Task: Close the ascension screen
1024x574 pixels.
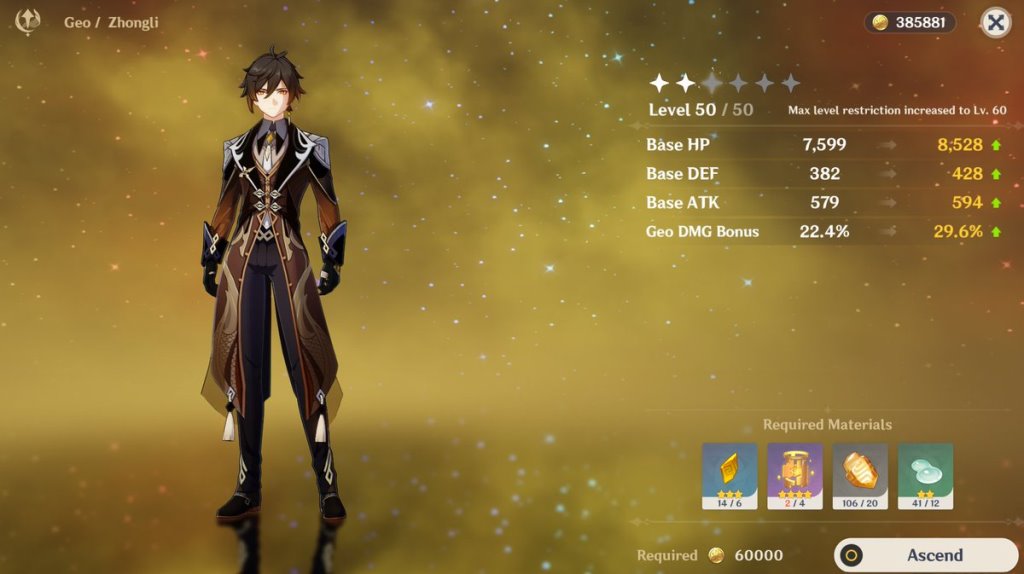Action: click(995, 22)
